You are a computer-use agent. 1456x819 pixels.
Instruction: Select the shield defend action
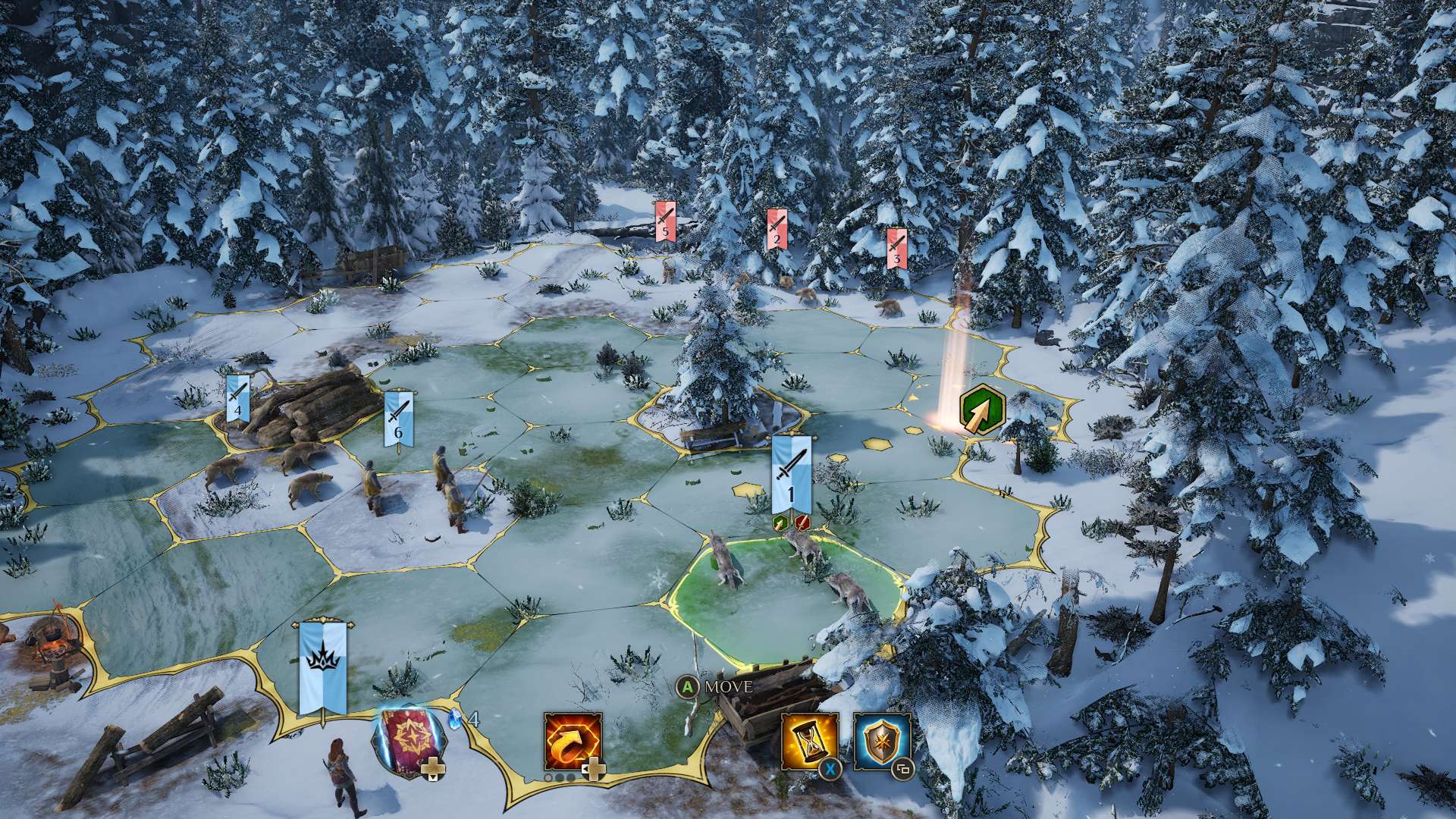pyautogui.click(x=882, y=741)
